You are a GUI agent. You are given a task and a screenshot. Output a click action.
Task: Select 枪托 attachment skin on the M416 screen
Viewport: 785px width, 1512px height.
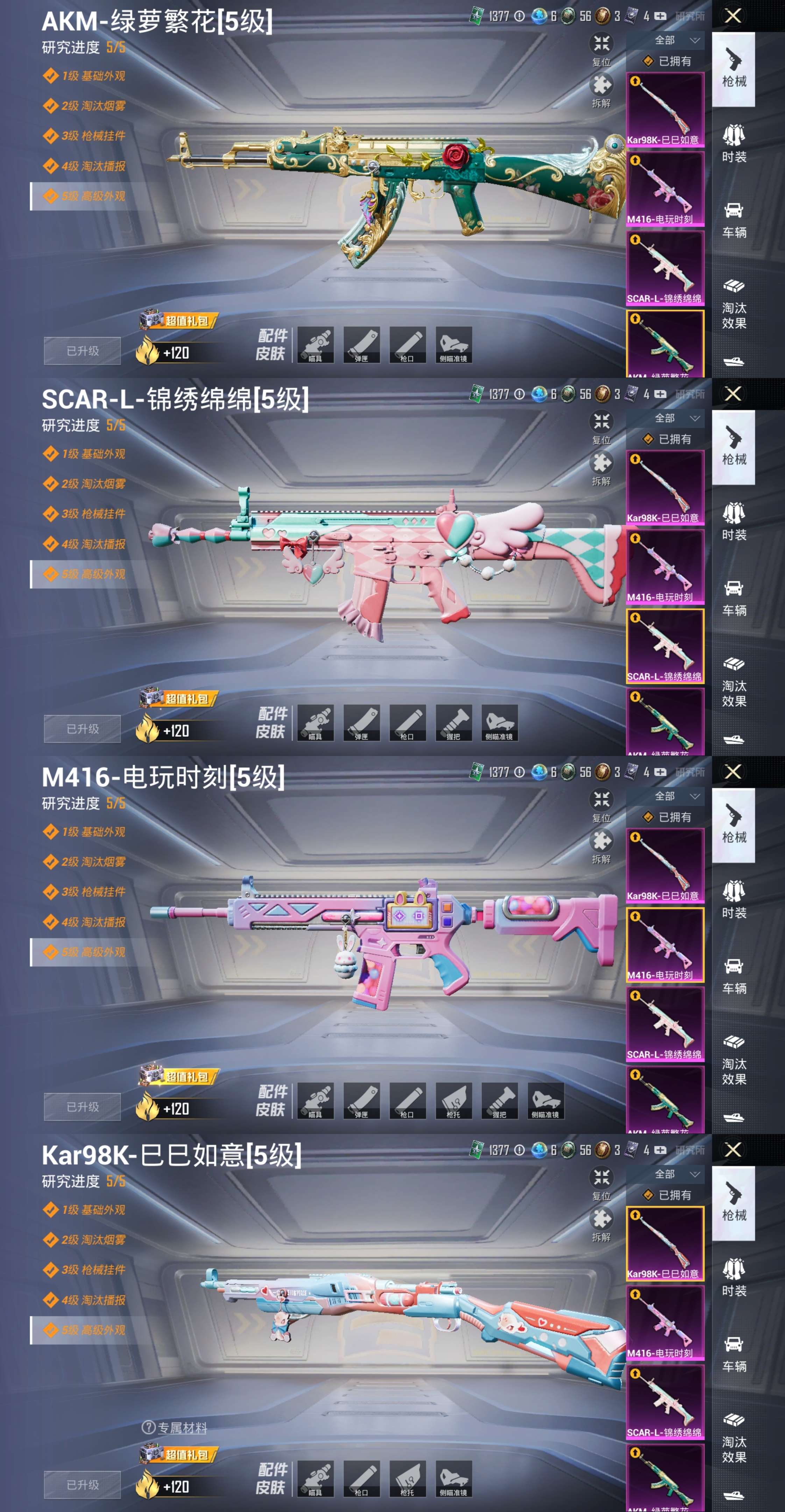[453, 1100]
